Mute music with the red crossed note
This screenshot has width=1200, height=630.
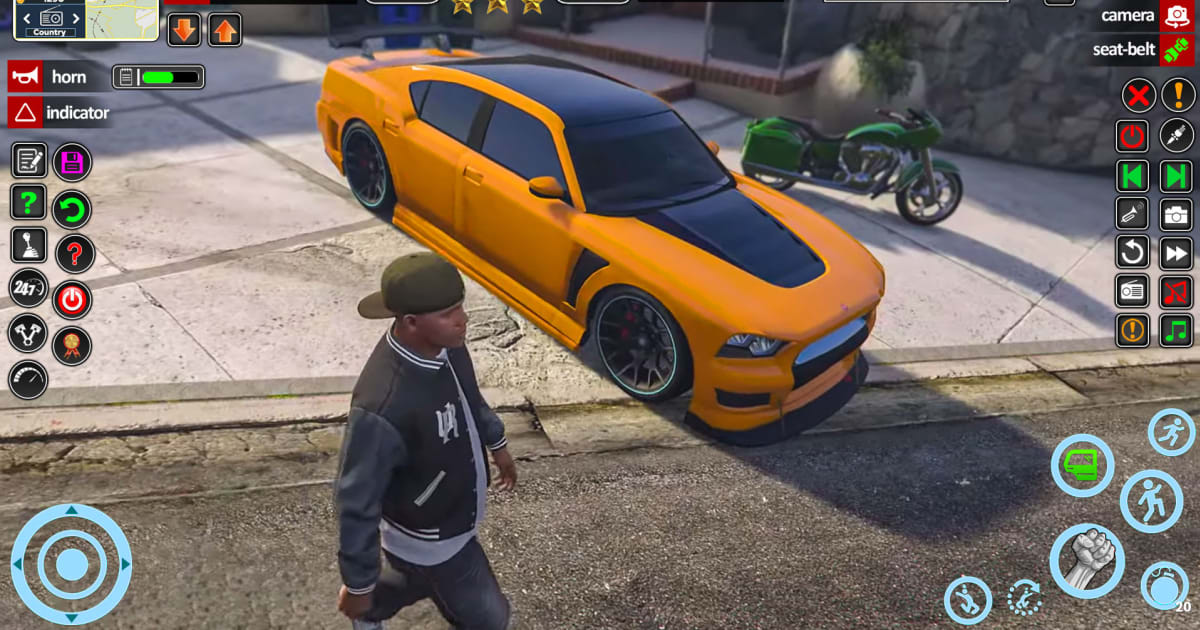tap(1176, 291)
